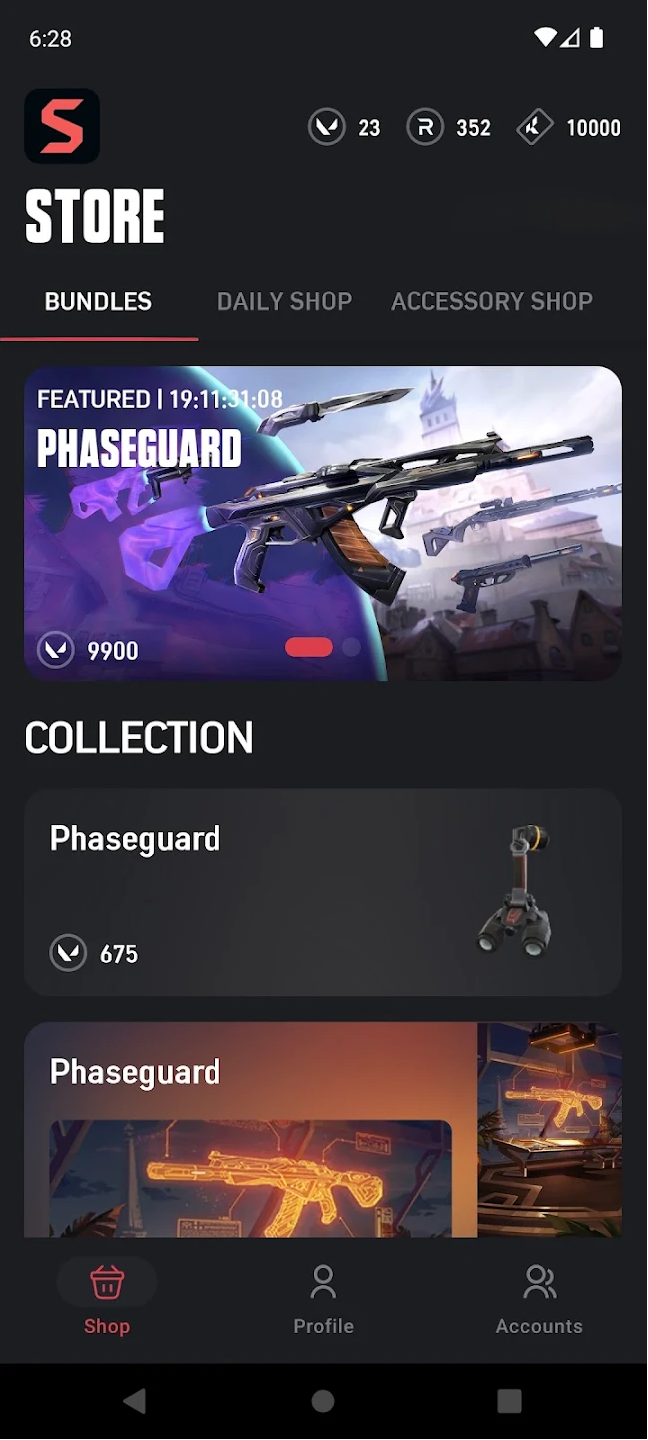
Task: Open Android recent apps square button
Action: coord(509,1401)
